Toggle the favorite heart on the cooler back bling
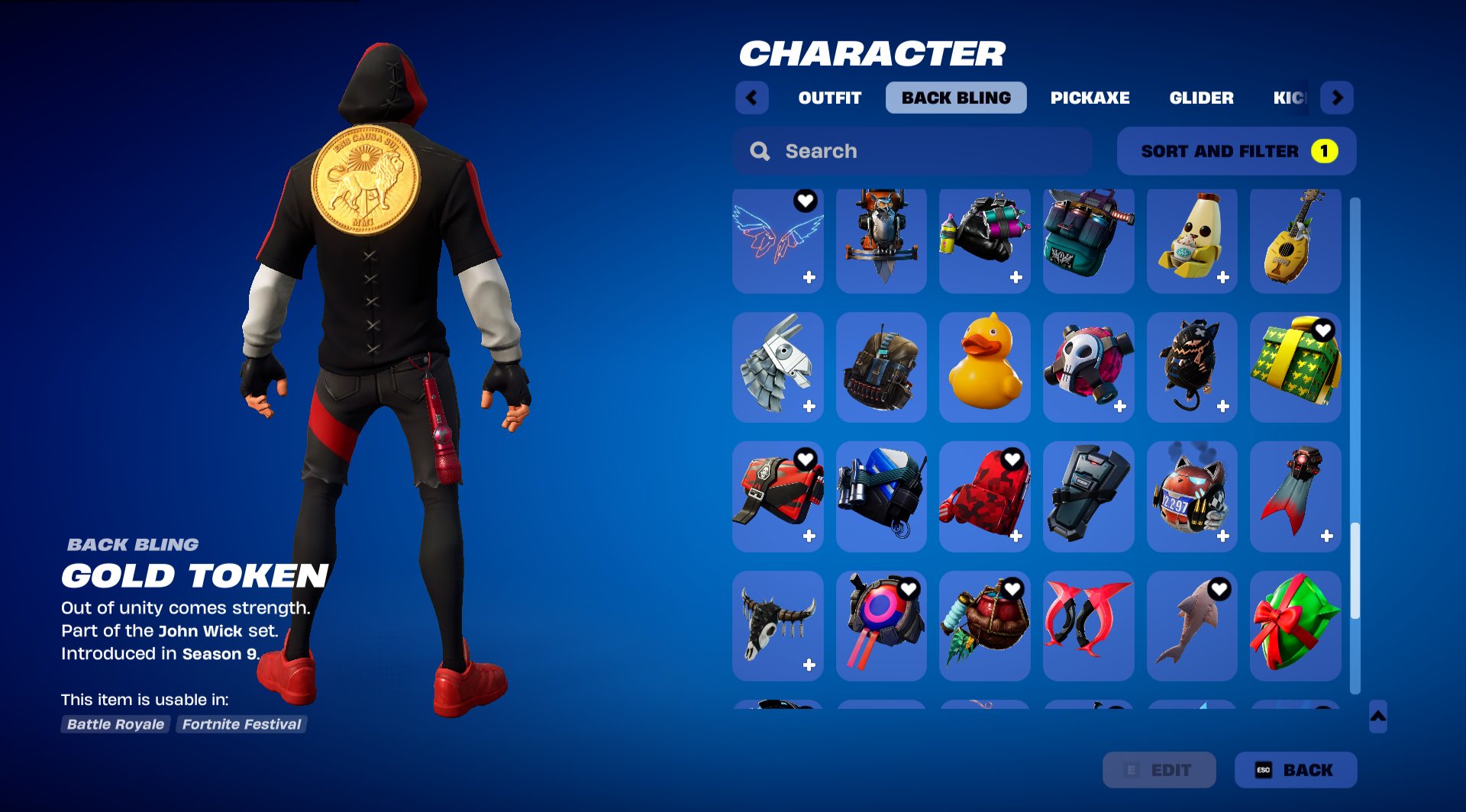Screen dimensions: 1466x812 [909, 459]
